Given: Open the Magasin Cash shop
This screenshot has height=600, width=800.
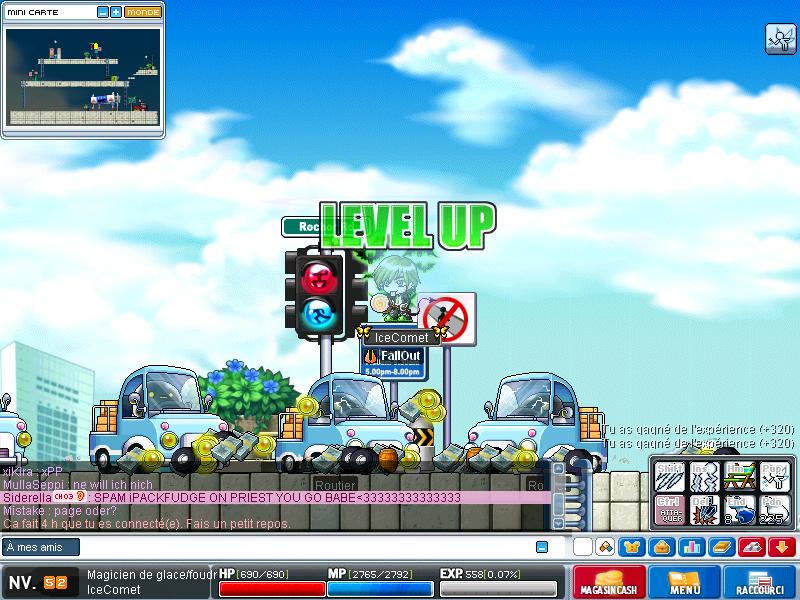Looking at the screenshot, I should pos(609,582).
